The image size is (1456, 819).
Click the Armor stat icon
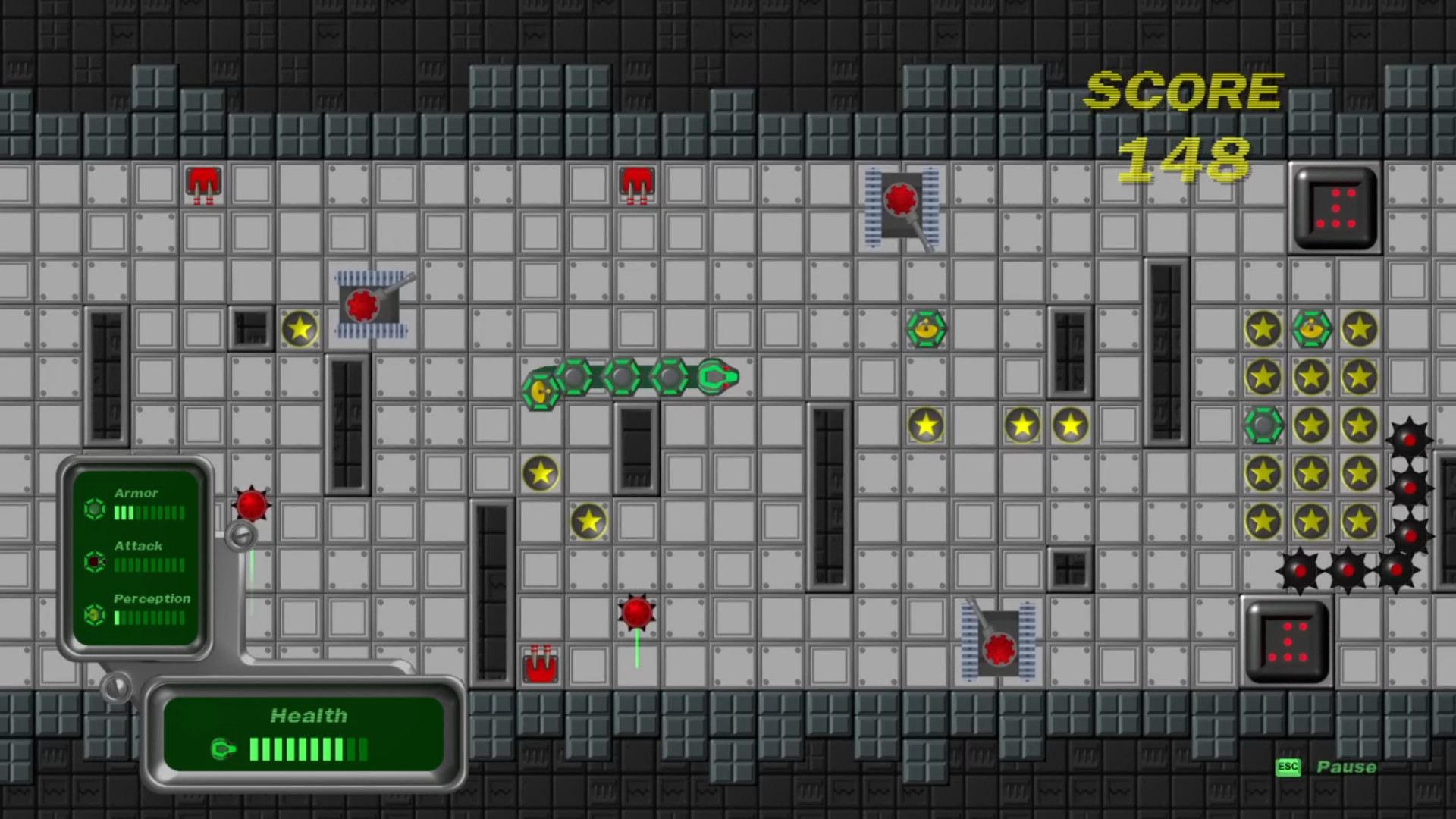pos(94,510)
